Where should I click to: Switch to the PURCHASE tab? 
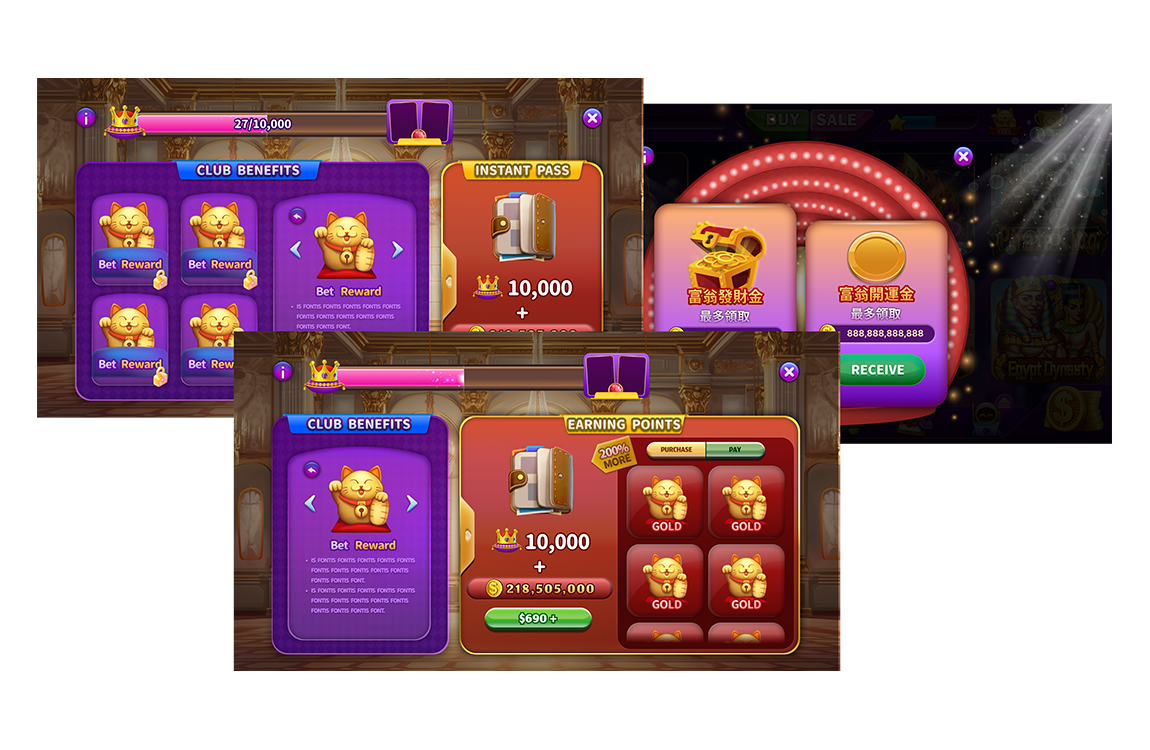tap(676, 450)
